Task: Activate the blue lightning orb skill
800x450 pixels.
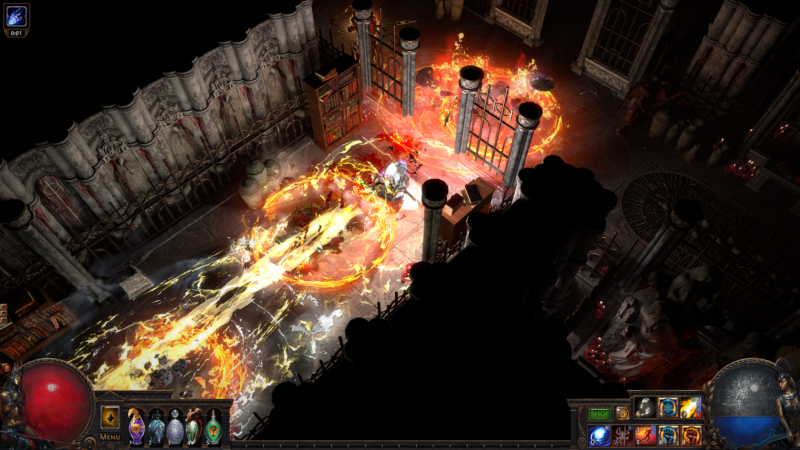Action: 600,435
